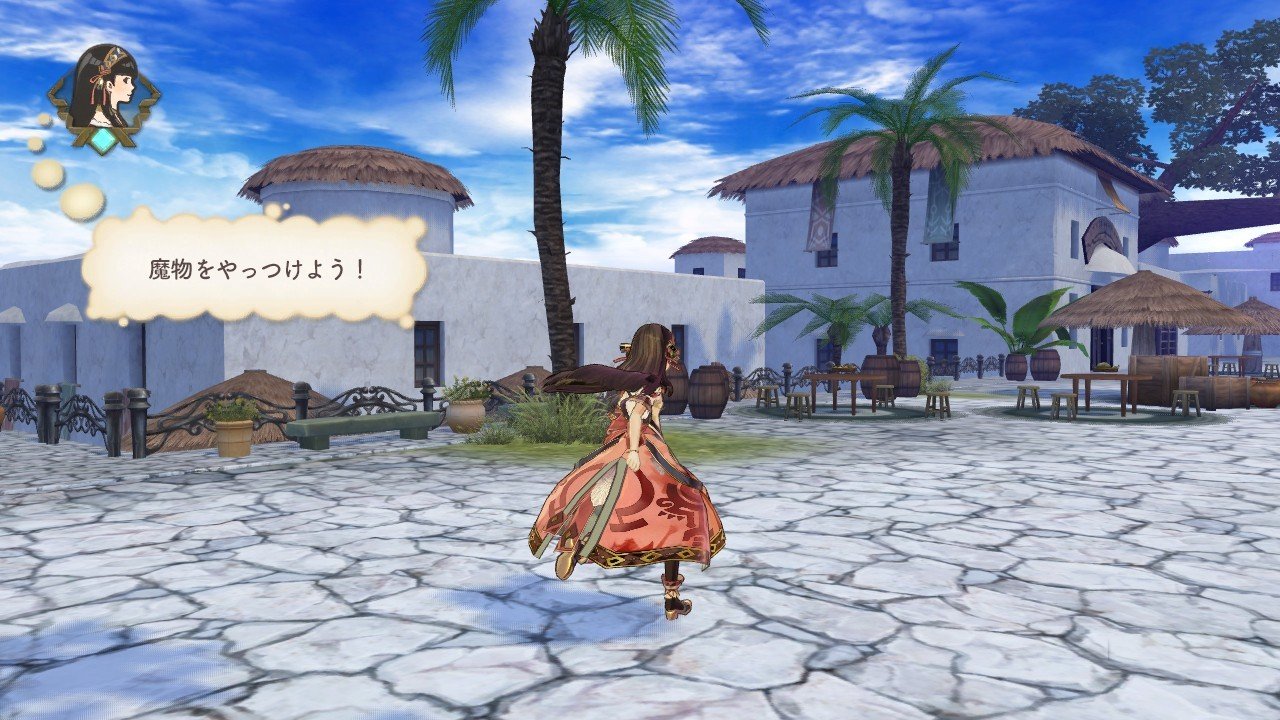Click the small thought bubble circle below the portrait
This screenshot has height=720, width=1280.
pos(45,118)
